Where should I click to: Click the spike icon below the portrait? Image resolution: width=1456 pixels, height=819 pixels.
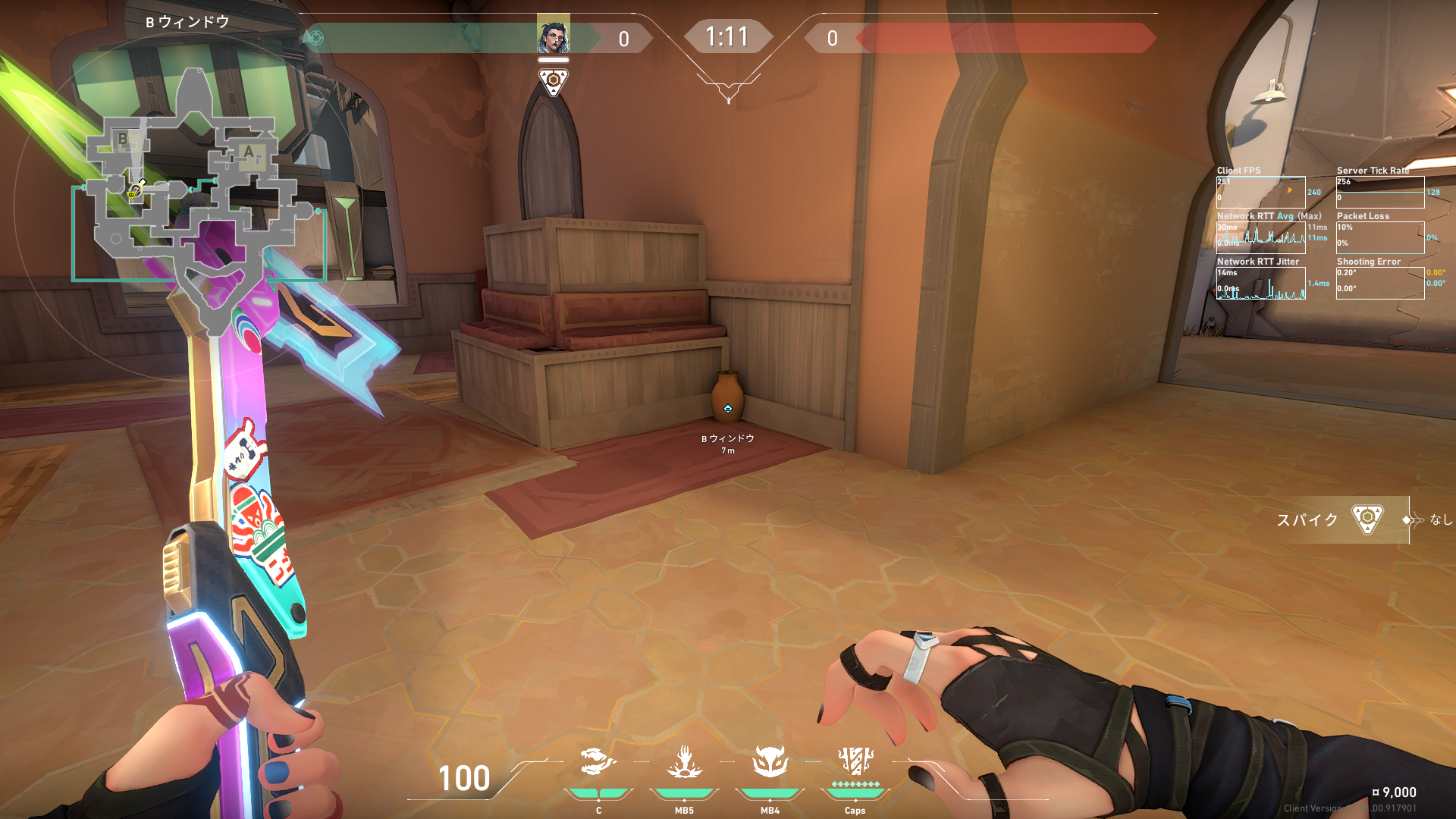[x=553, y=81]
